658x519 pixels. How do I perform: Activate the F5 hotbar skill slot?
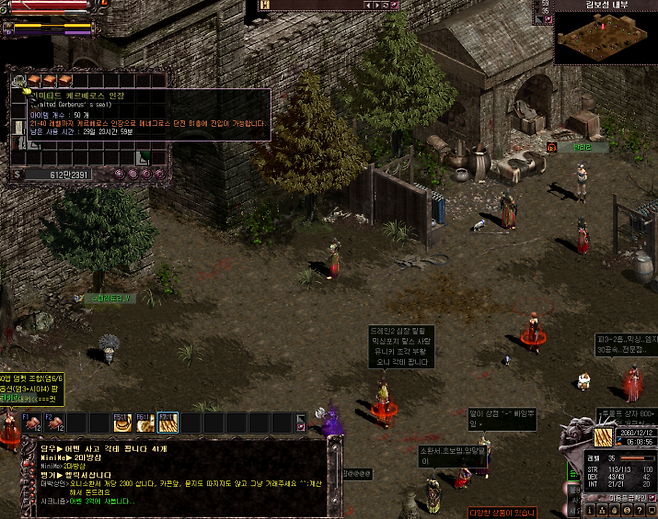(x=122, y=423)
